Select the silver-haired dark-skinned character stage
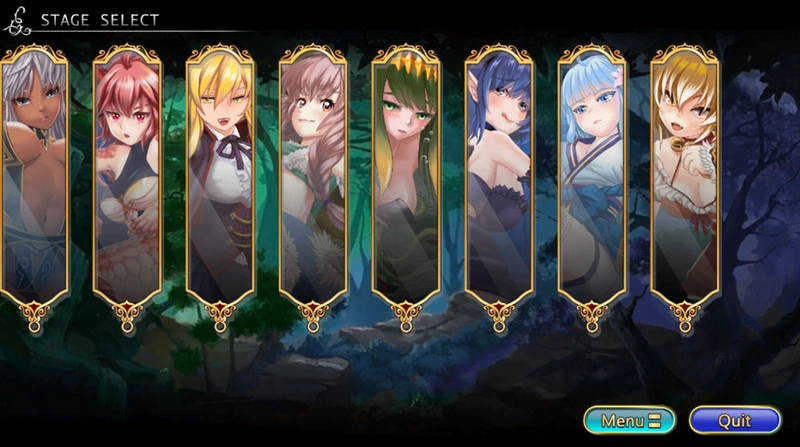Viewport: 800px width, 447px height. click(33, 175)
